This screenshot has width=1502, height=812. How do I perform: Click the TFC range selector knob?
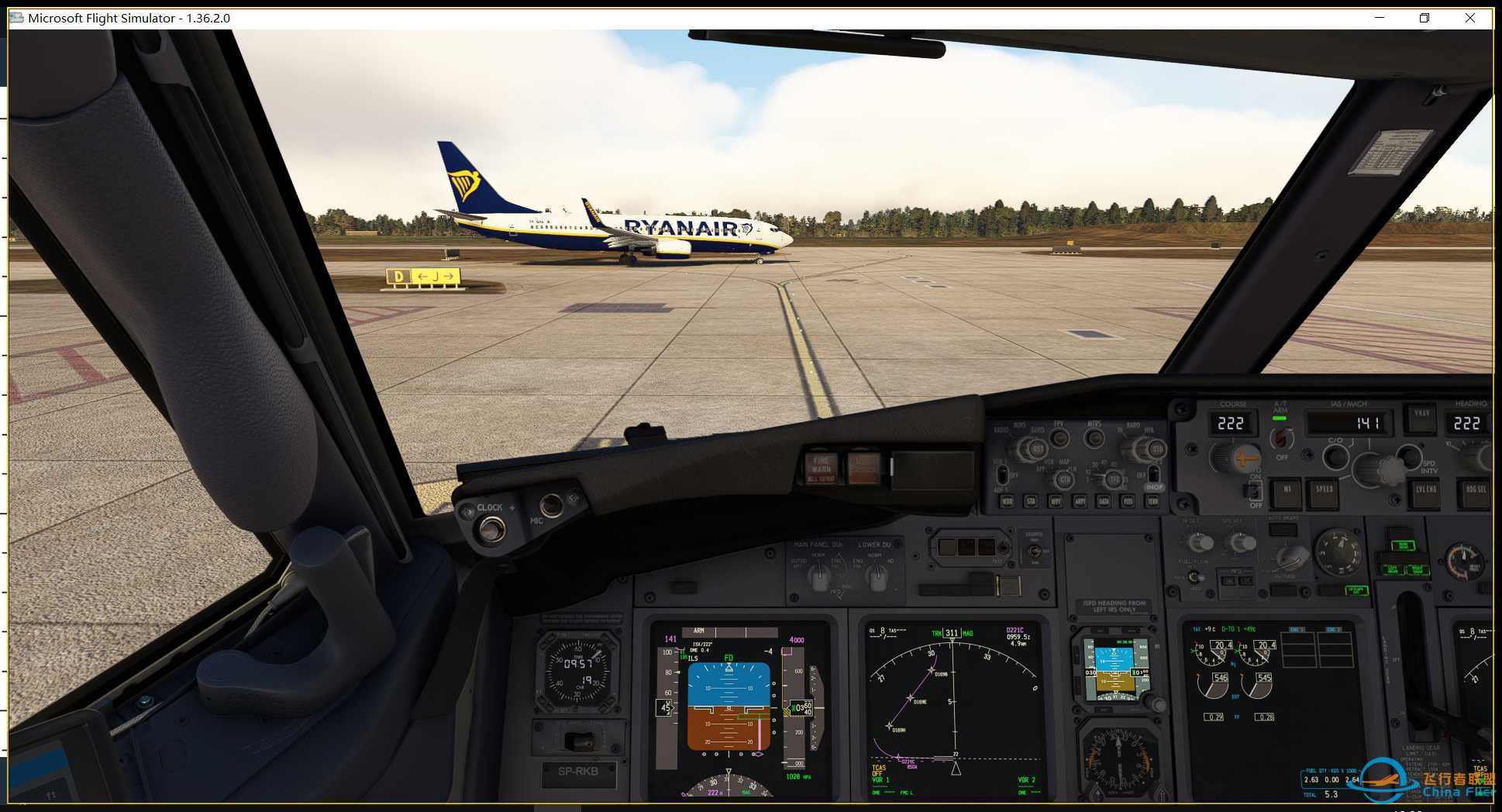1116,479
